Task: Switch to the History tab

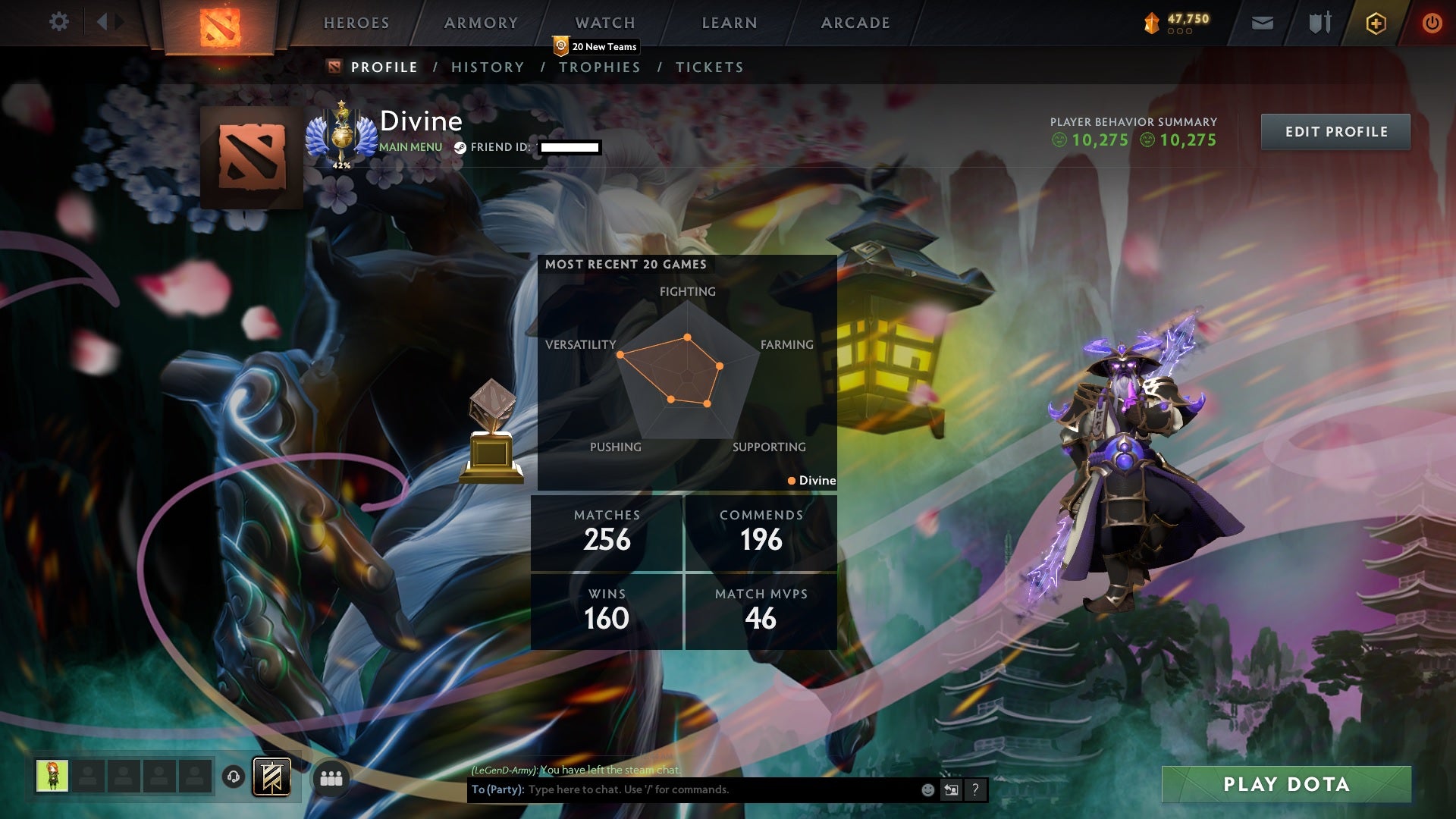Action: click(x=488, y=67)
